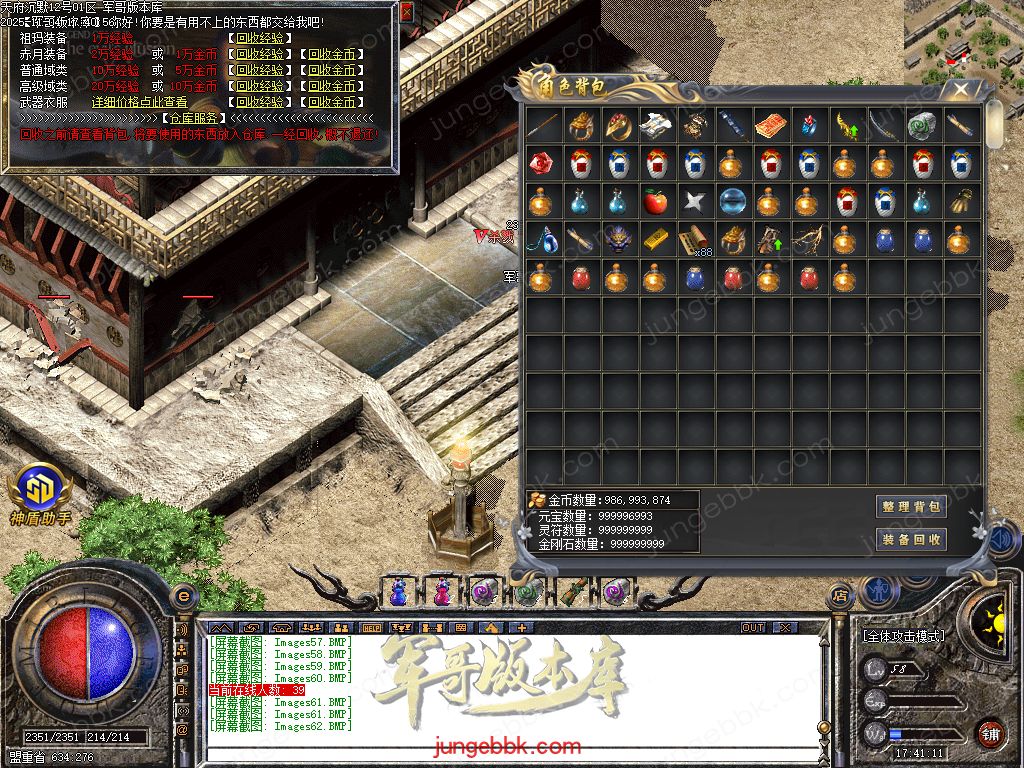Select the red apple in the backpack
The image size is (1024, 768).
pyautogui.click(x=655, y=202)
